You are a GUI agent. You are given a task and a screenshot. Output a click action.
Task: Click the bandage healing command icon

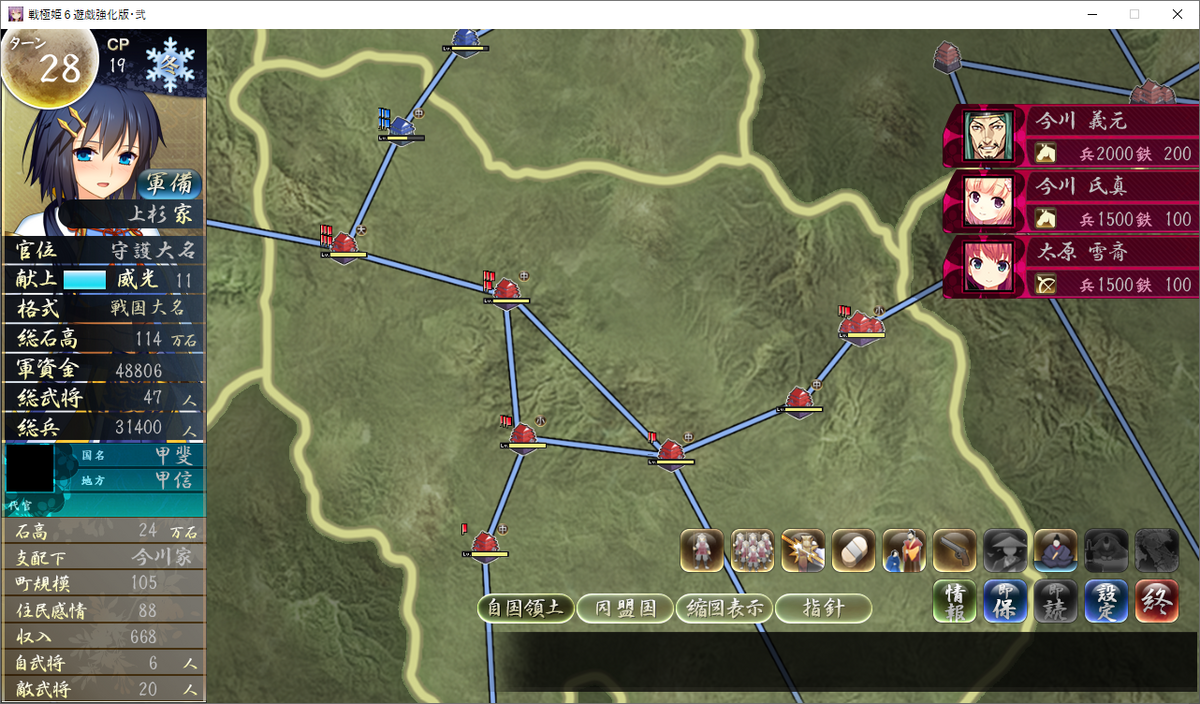click(x=853, y=550)
